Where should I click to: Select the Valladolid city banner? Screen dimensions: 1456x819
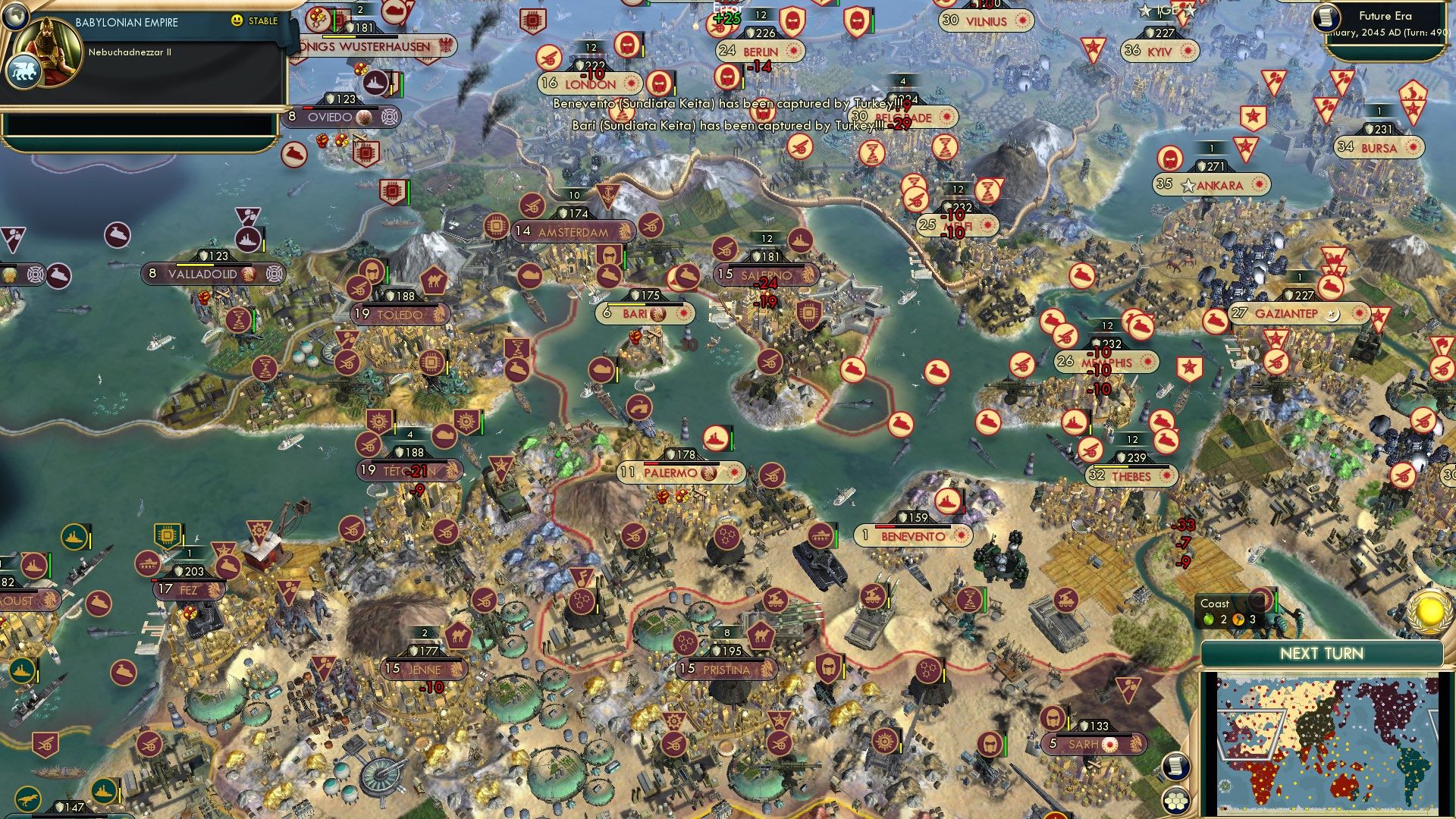(202, 274)
